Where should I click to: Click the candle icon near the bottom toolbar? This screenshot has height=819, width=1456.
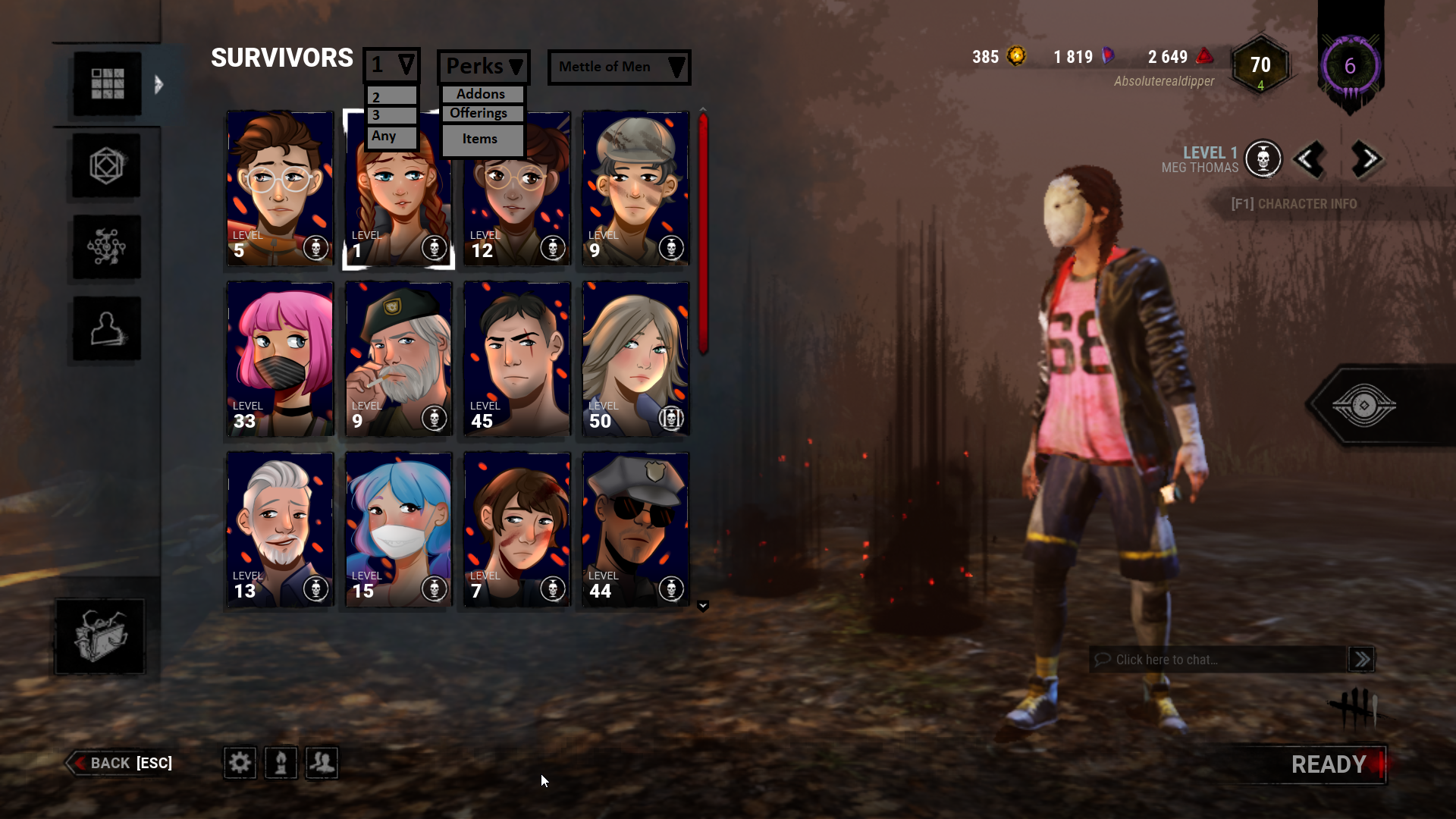[281, 763]
